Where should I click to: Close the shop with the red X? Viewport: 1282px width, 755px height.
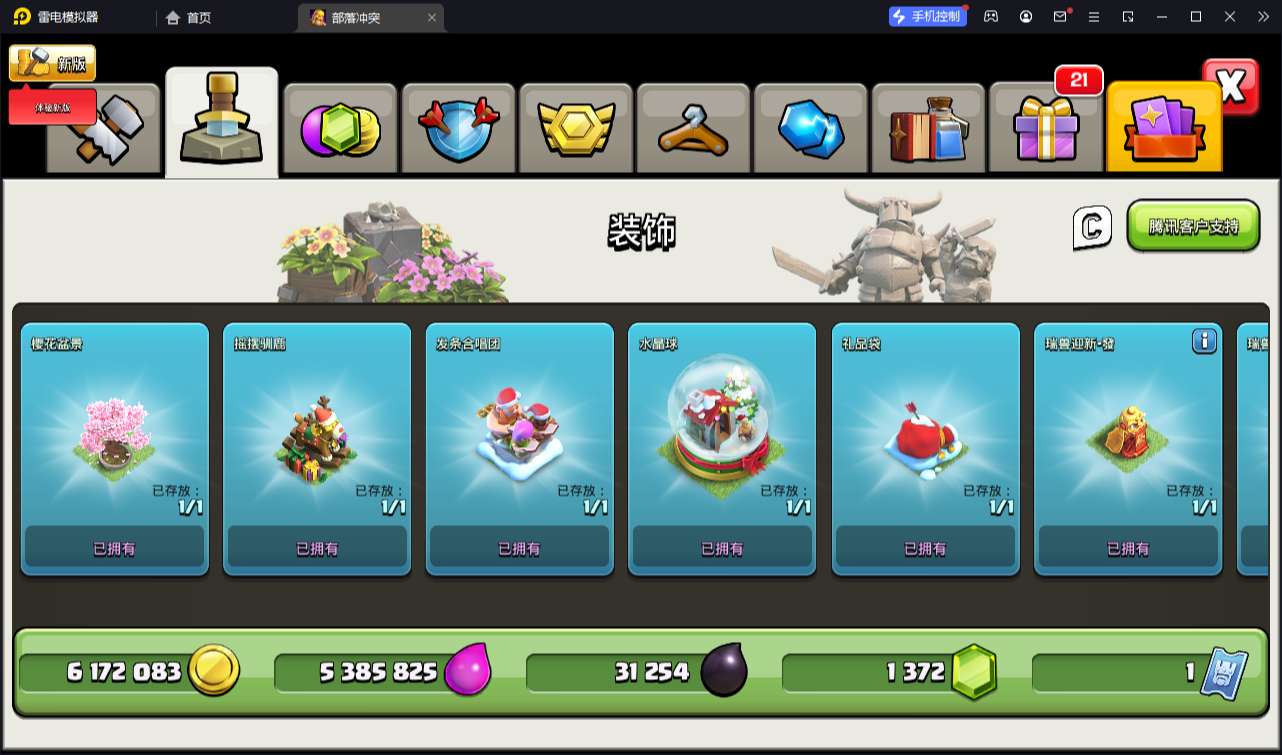tap(1231, 87)
